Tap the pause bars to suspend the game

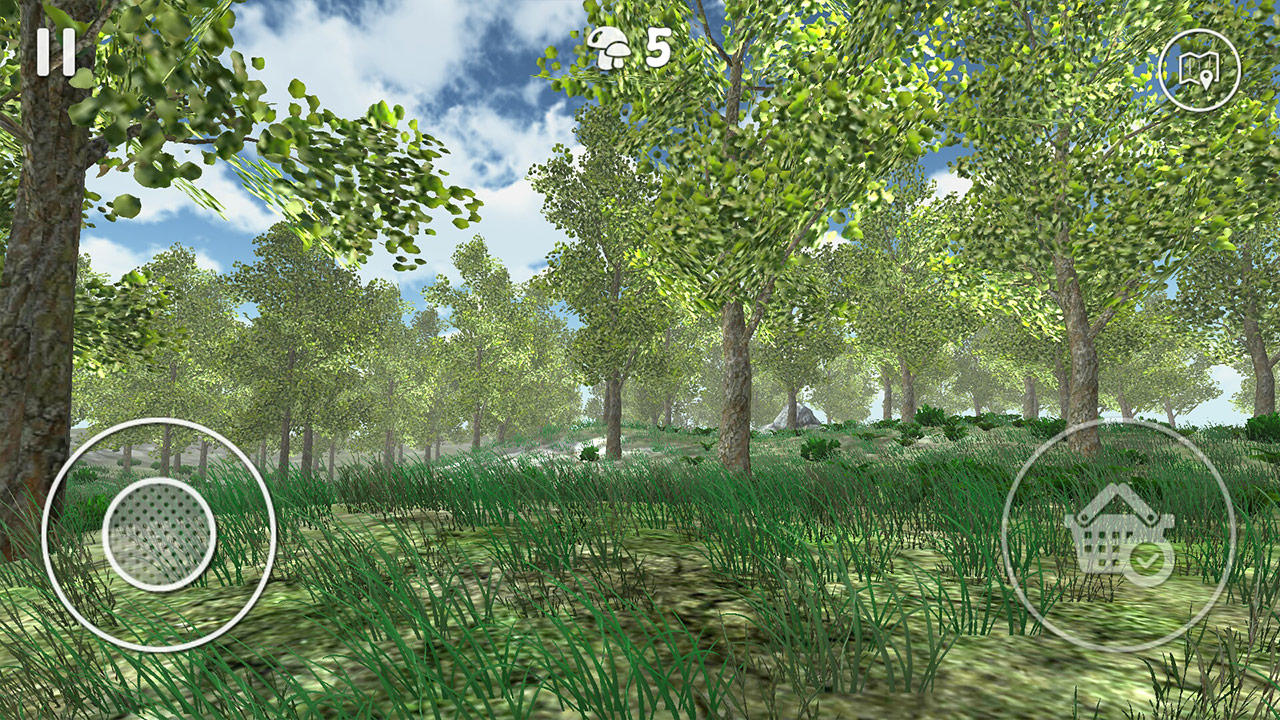(57, 53)
